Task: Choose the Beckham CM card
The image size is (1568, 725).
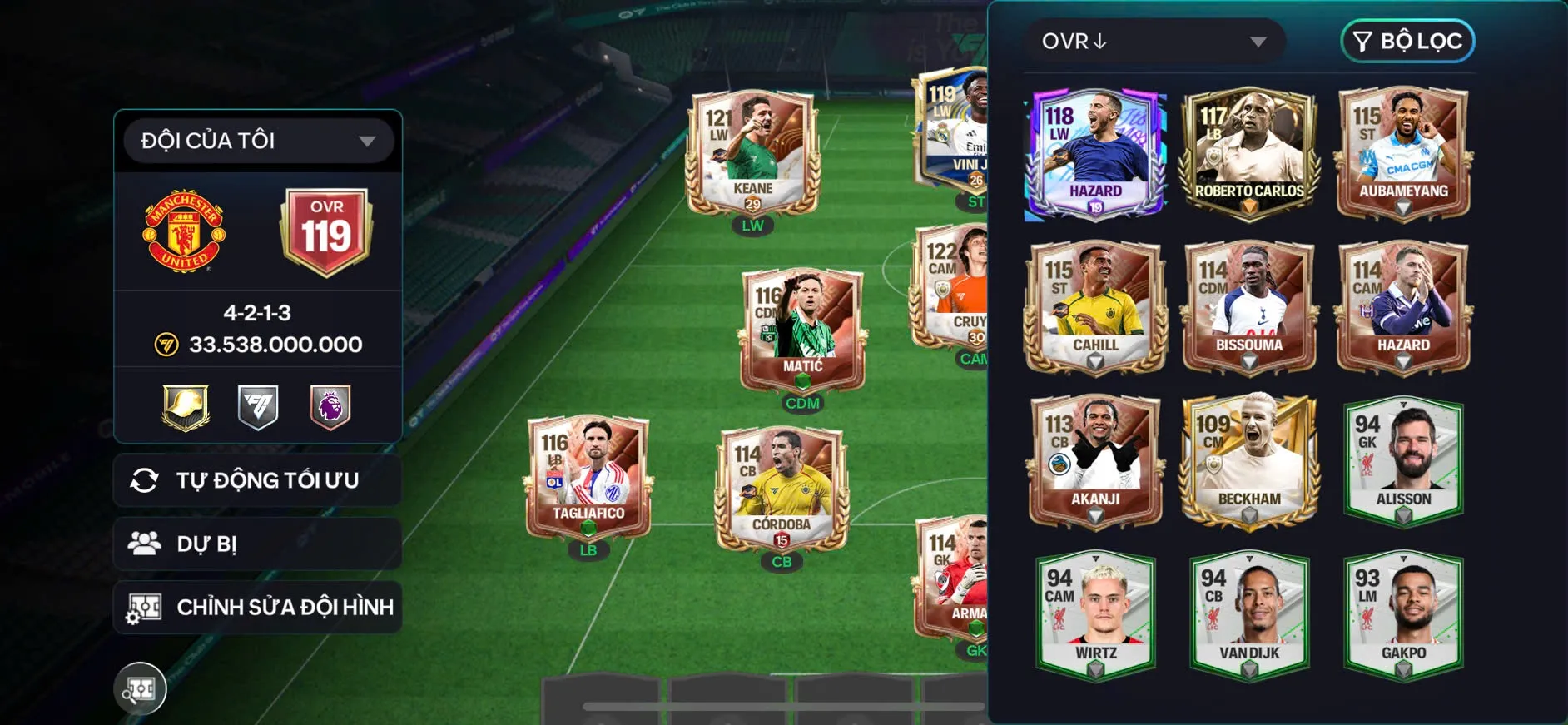Action: (1249, 462)
